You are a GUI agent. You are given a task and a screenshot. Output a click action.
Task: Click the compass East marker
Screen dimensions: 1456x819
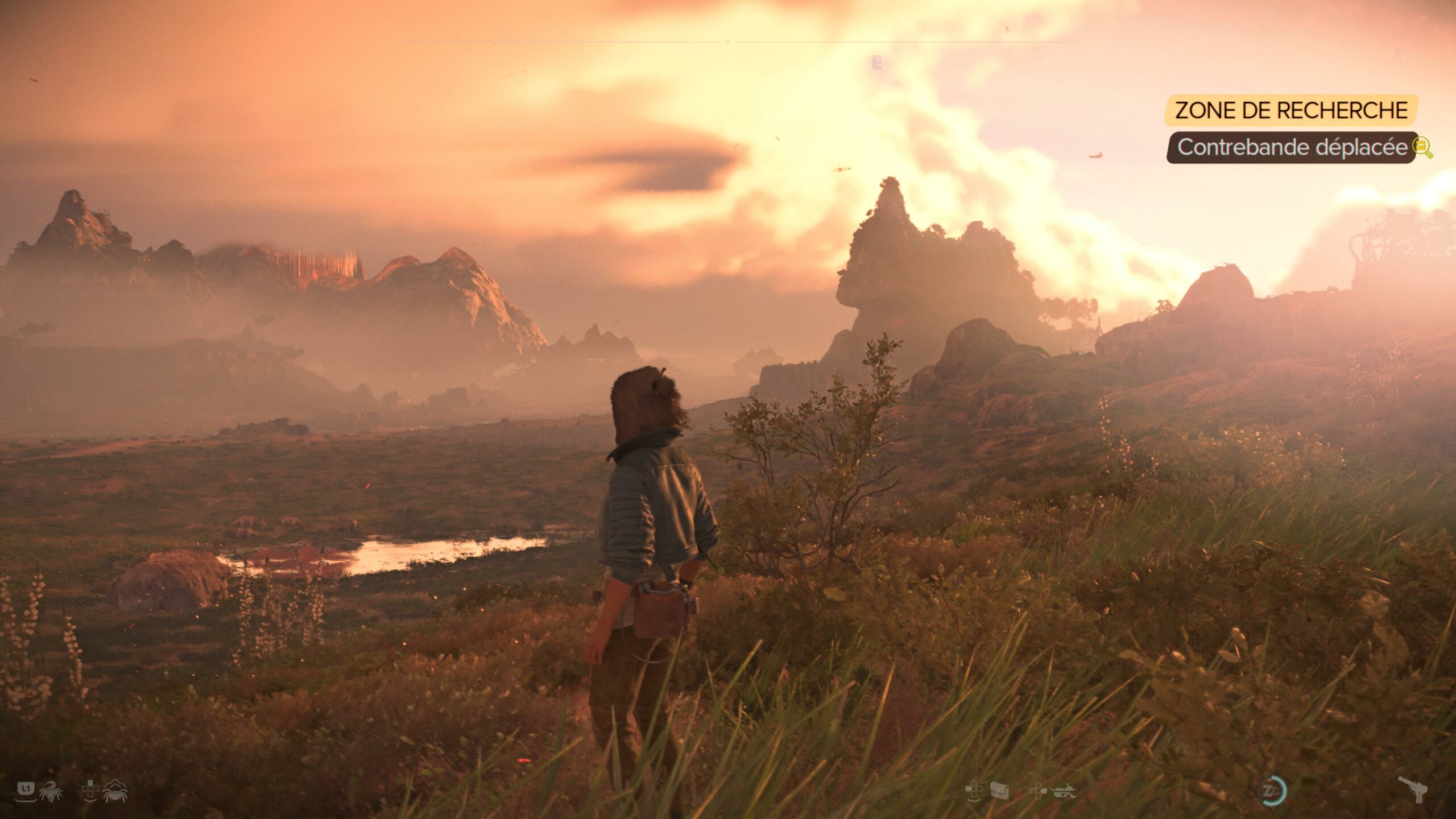pos(876,64)
